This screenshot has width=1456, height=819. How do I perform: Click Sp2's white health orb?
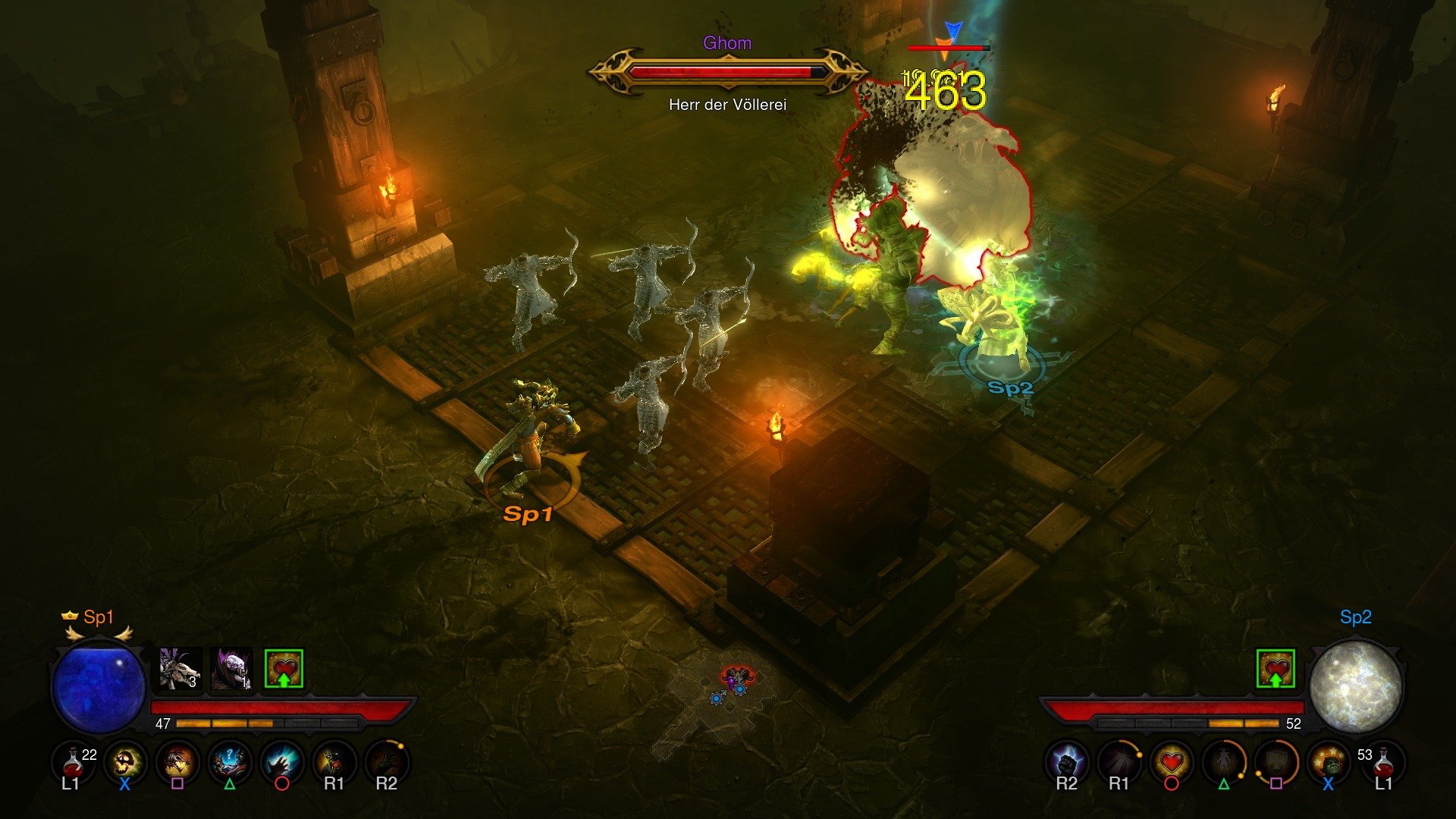tap(1357, 688)
